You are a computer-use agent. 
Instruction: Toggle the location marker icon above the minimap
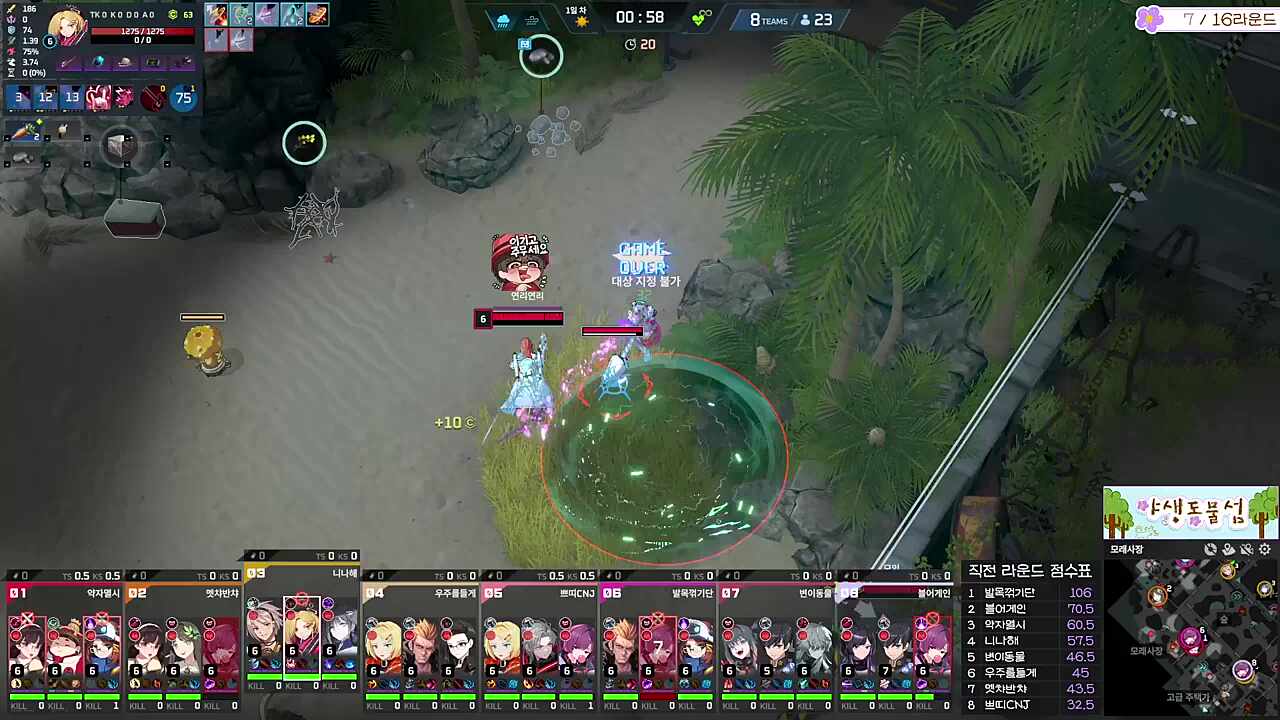click(1227, 549)
